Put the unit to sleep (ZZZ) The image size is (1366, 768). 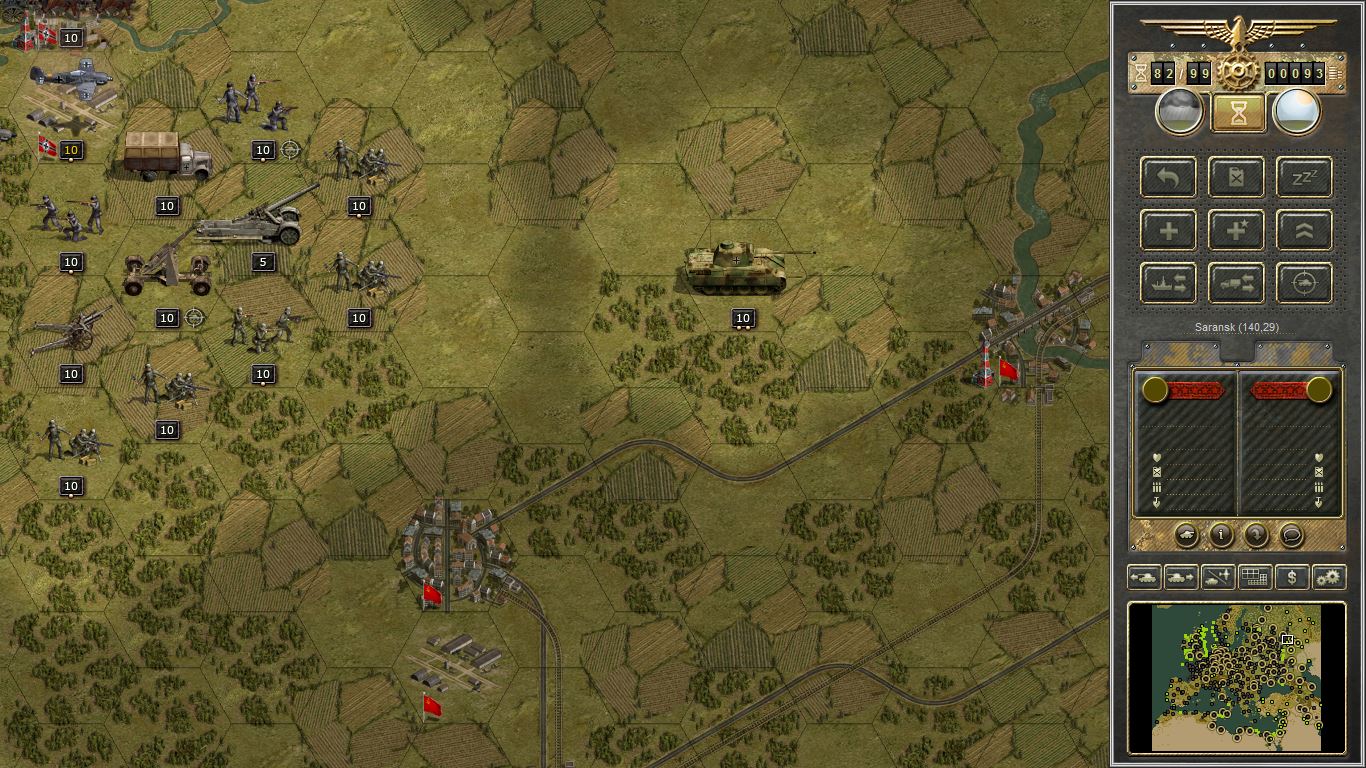point(1305,178)
